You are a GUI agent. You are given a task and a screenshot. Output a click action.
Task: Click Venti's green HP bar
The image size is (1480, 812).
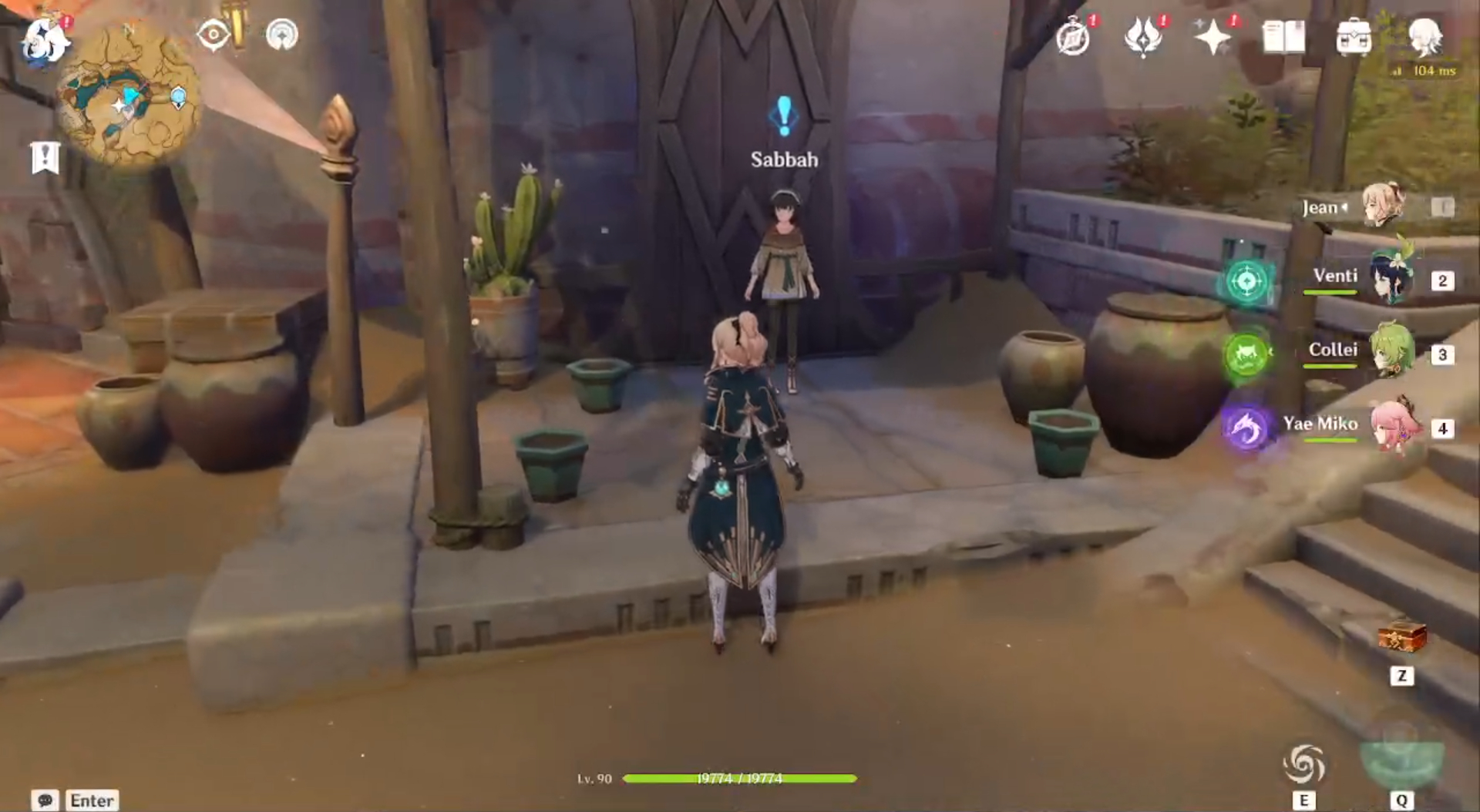coord(1332,293)
